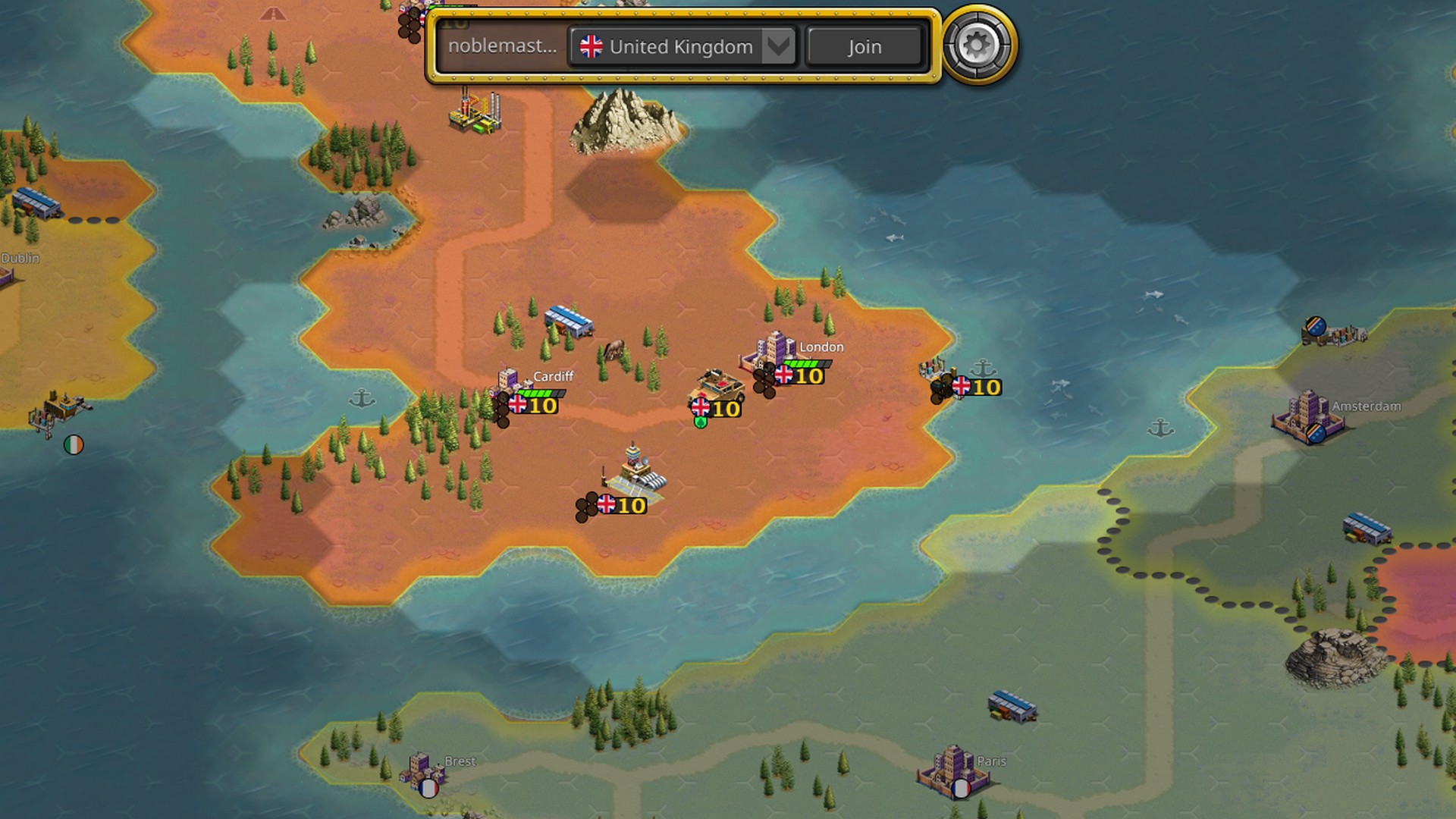Click the noblemaster player name field

[x=500, y=46]
